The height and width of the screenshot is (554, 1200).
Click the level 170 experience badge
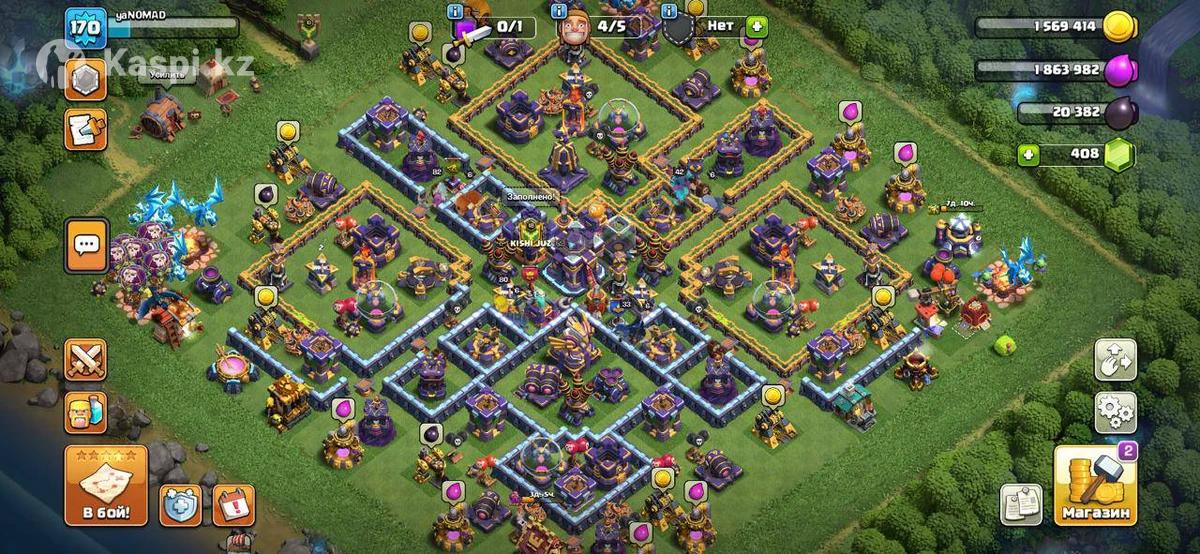click(86, 27)
